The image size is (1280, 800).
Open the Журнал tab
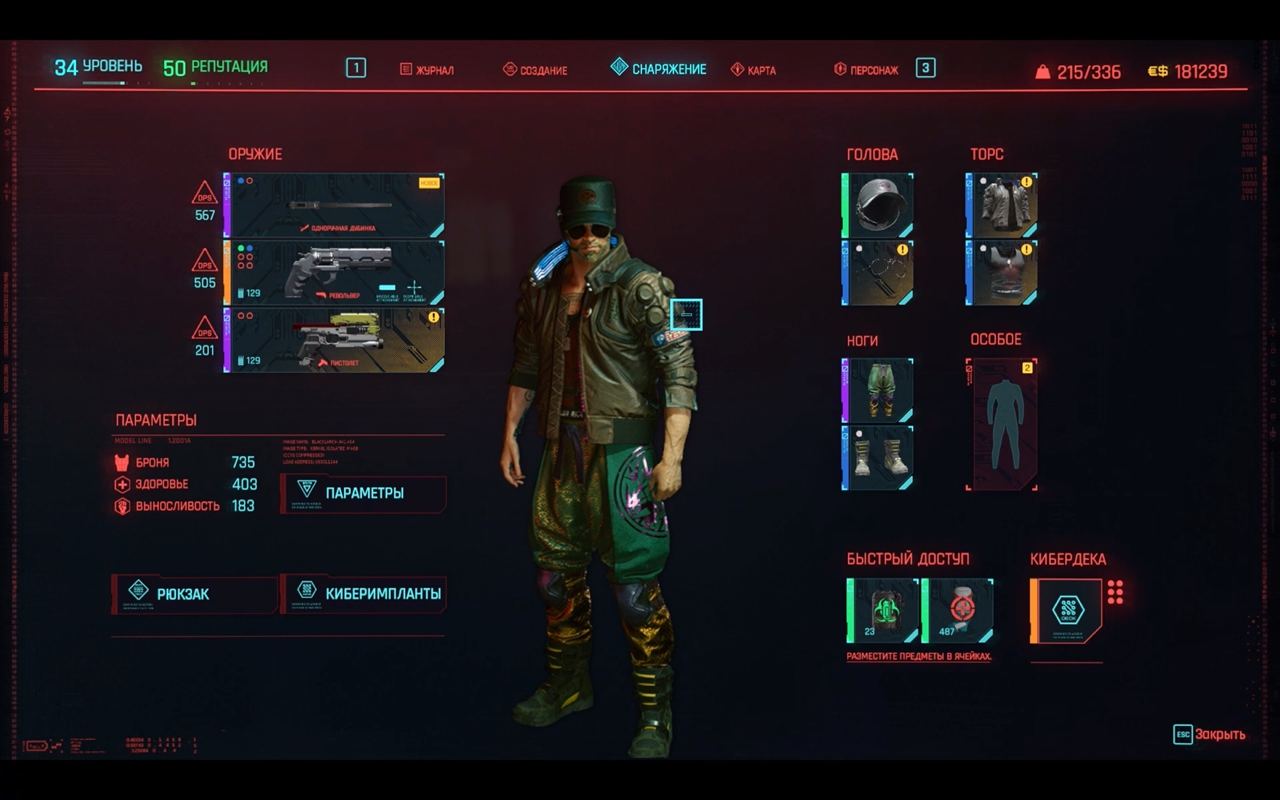[427, 70]
